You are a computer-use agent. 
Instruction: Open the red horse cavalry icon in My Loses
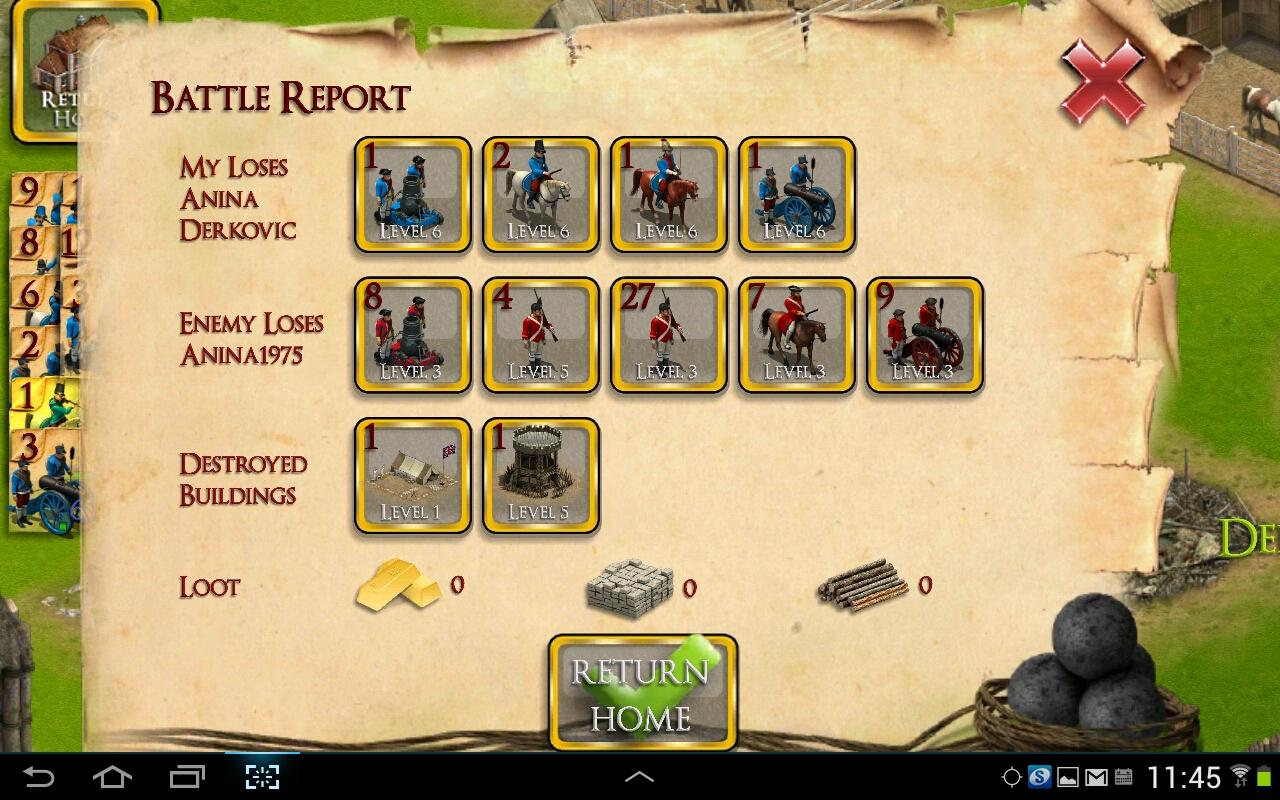point(668,195)
